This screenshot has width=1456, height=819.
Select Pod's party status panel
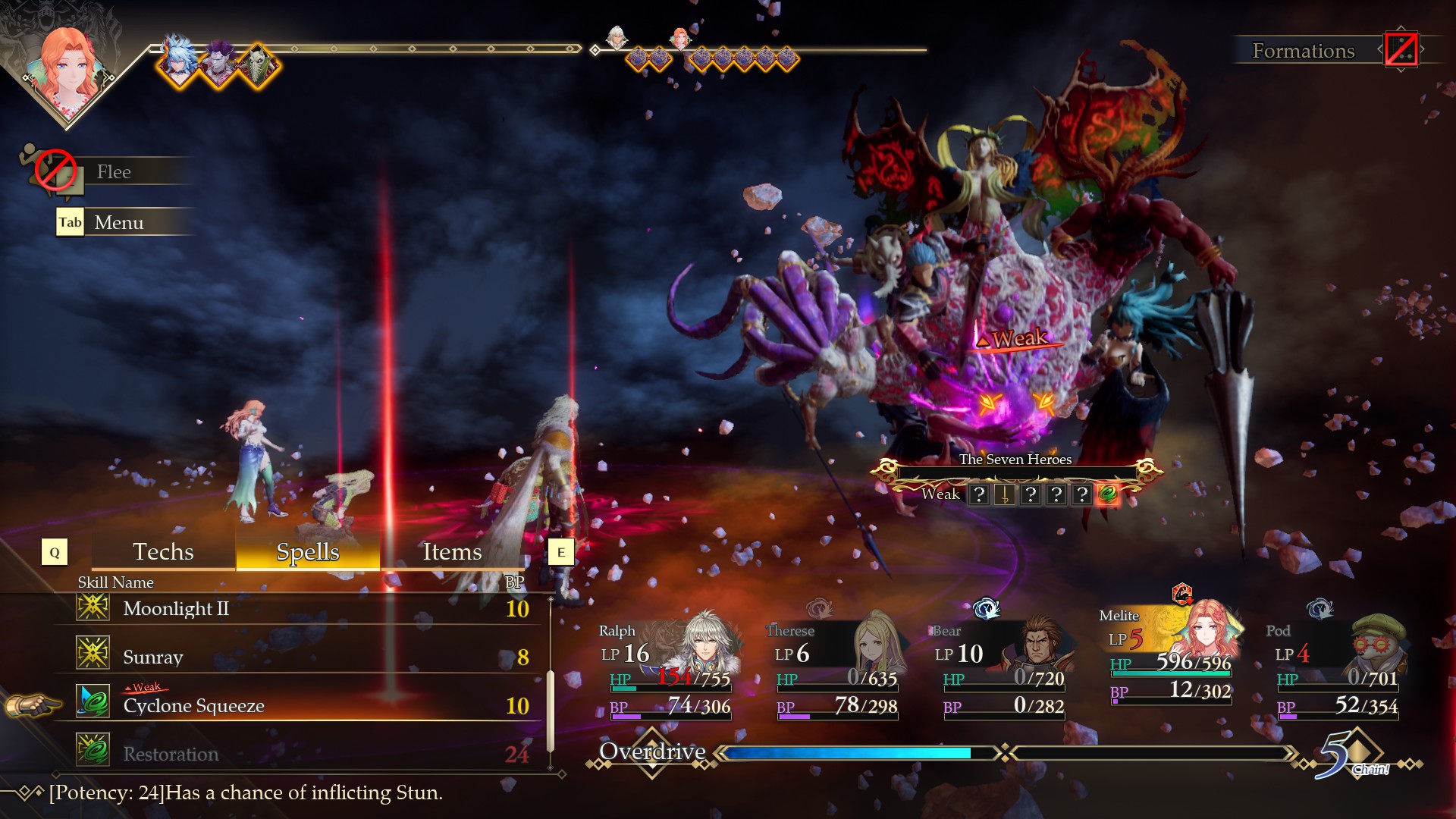1336,667
